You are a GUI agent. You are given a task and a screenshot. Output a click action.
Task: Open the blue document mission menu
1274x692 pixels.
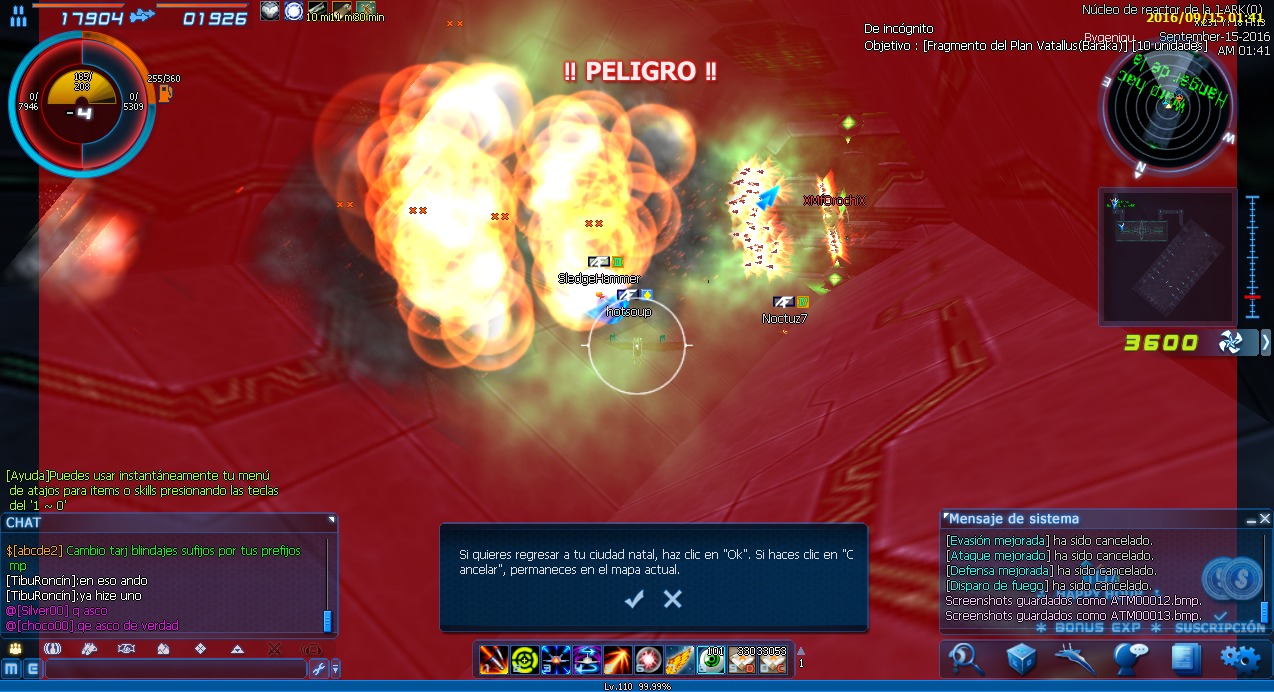[x=1185, y=658]
